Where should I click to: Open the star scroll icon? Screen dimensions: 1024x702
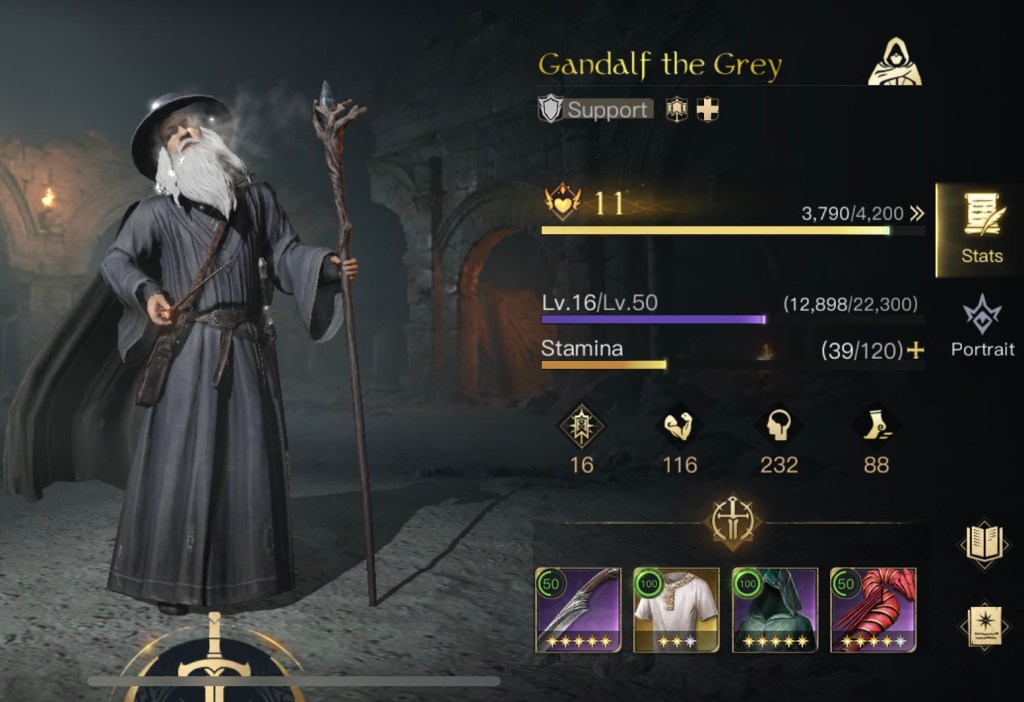pos(982,625)
